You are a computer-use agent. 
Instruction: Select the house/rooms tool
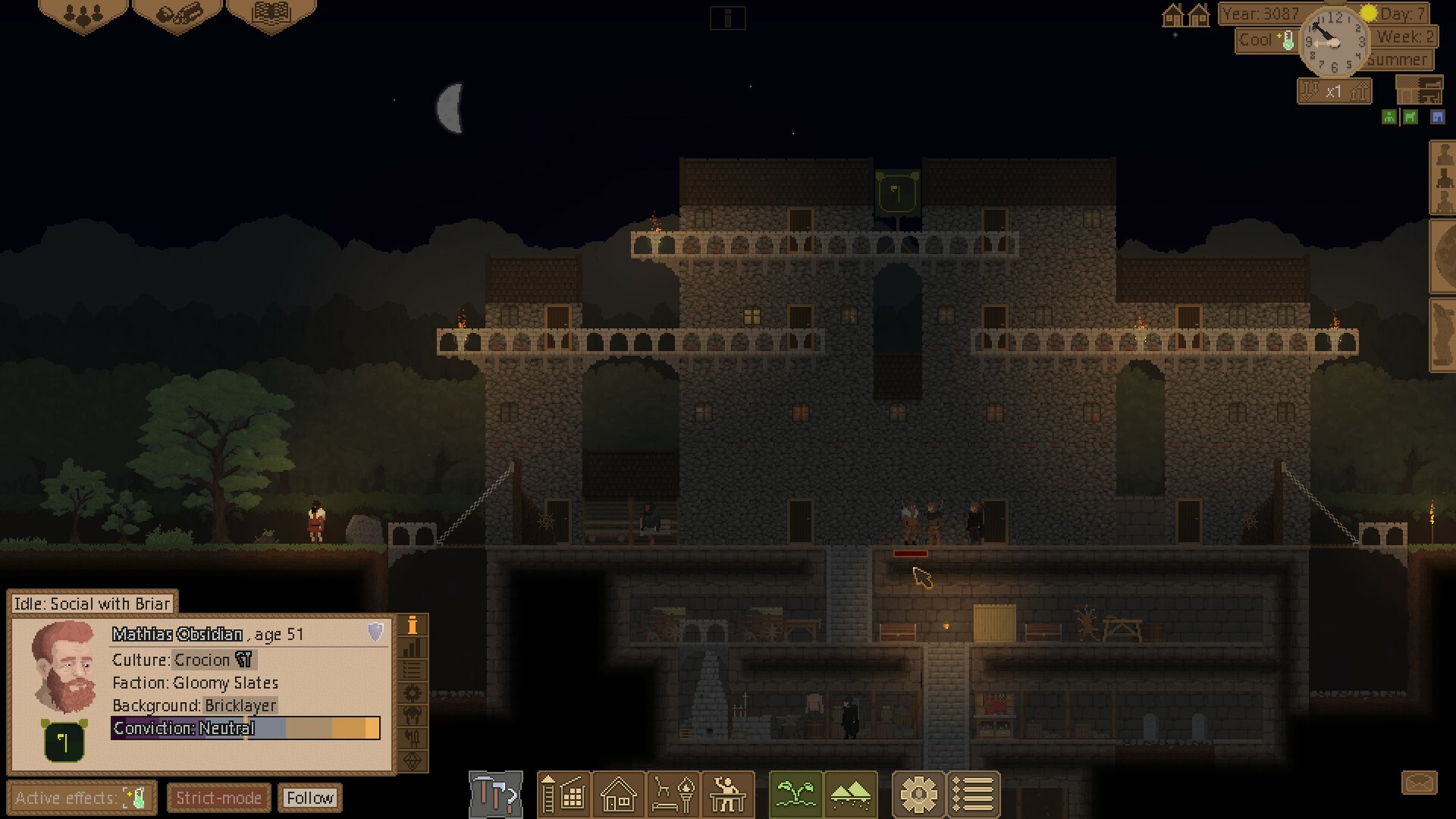coord(619,795)
